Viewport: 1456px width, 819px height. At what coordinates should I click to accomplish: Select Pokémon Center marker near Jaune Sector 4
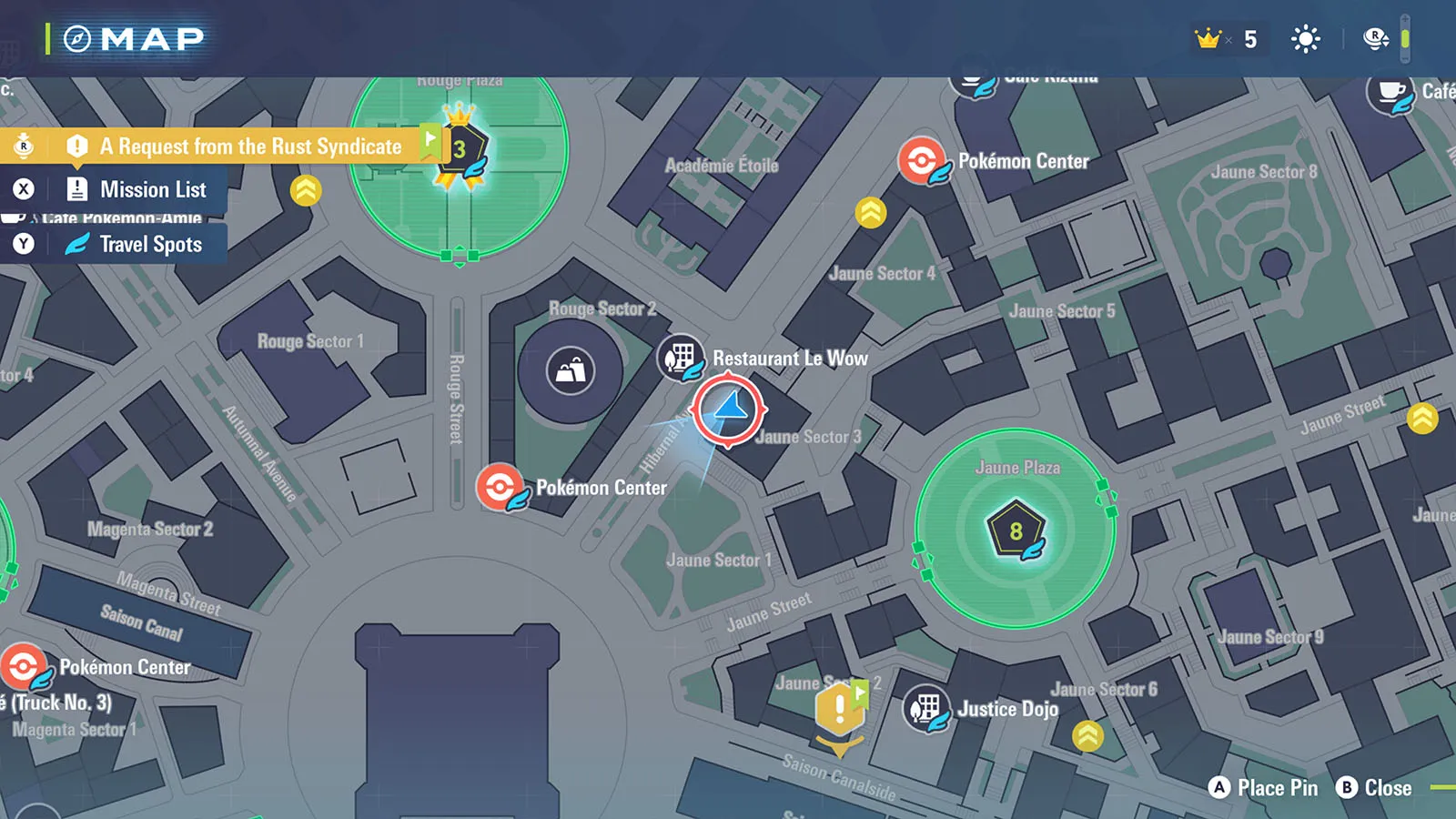click(921, 161)
